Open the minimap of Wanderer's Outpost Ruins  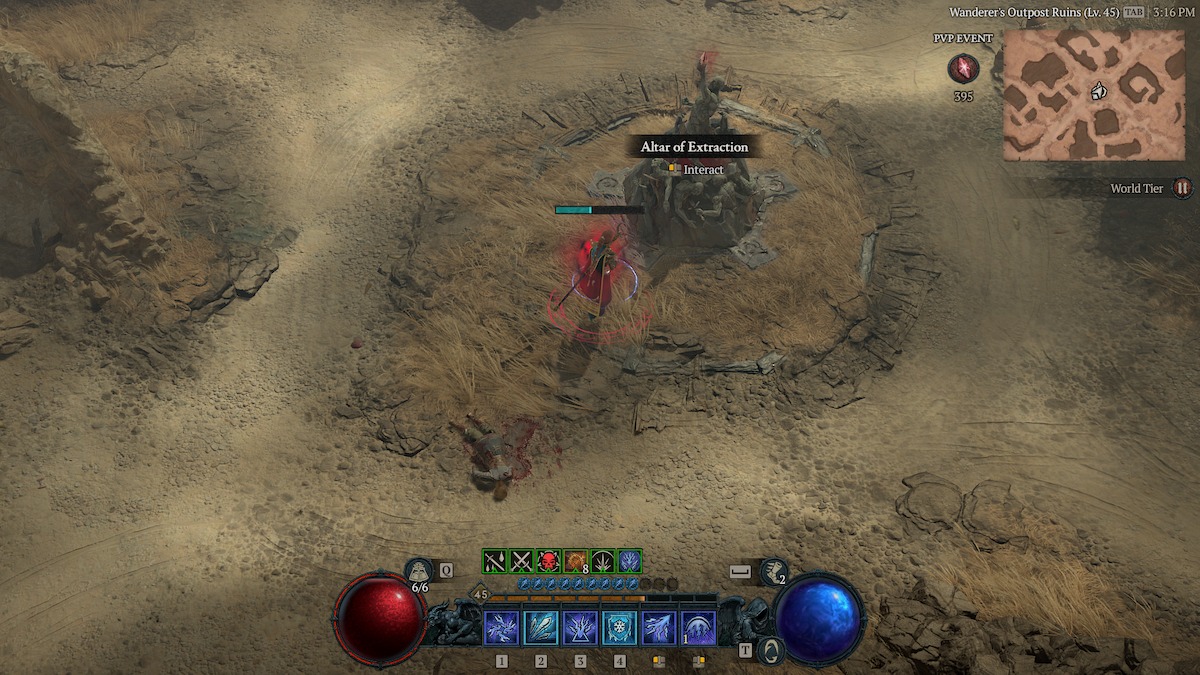pos(1093,94)
